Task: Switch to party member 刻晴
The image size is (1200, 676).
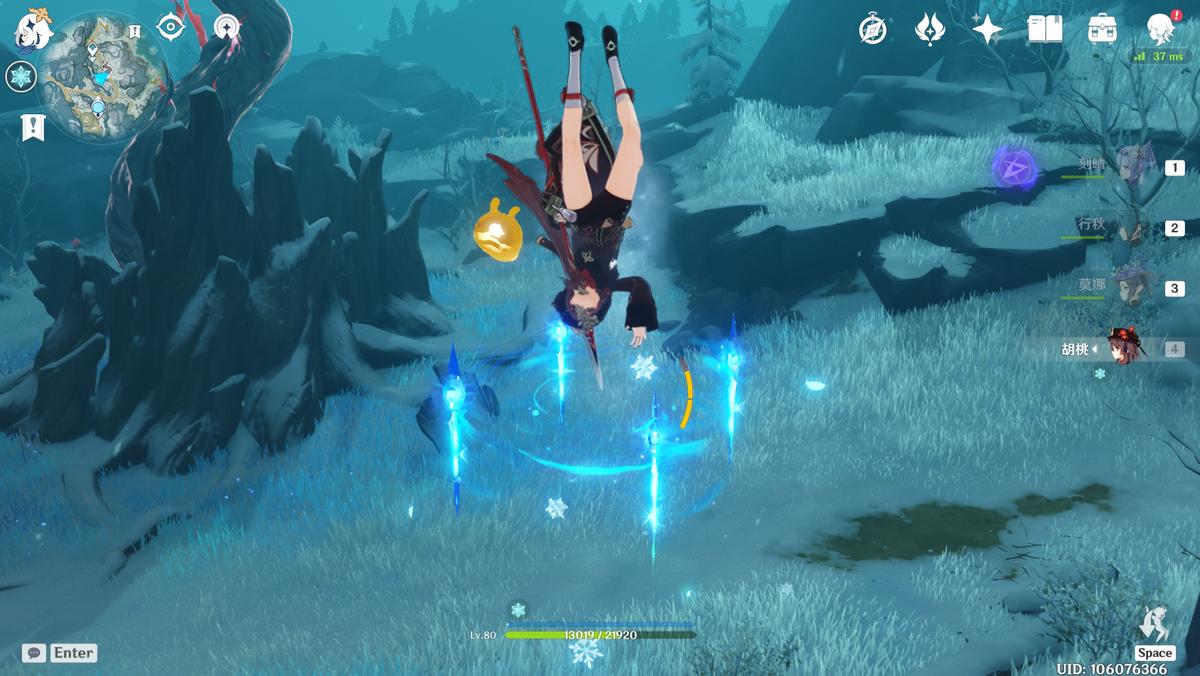Action: 1133,167
